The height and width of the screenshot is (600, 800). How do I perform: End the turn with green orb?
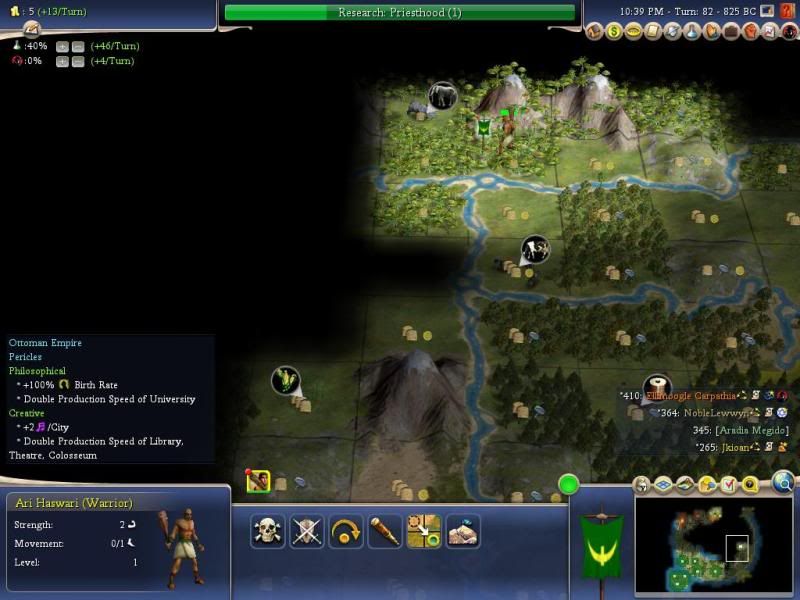[569, 486]
